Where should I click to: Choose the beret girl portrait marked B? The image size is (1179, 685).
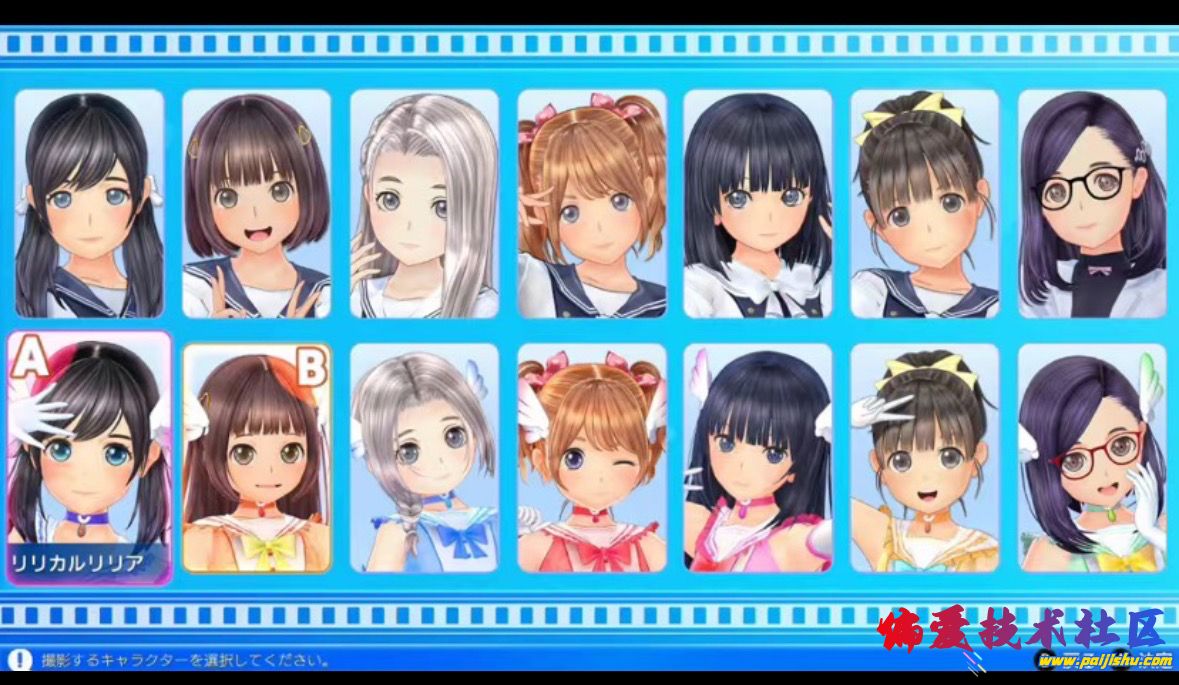(257, 457)
